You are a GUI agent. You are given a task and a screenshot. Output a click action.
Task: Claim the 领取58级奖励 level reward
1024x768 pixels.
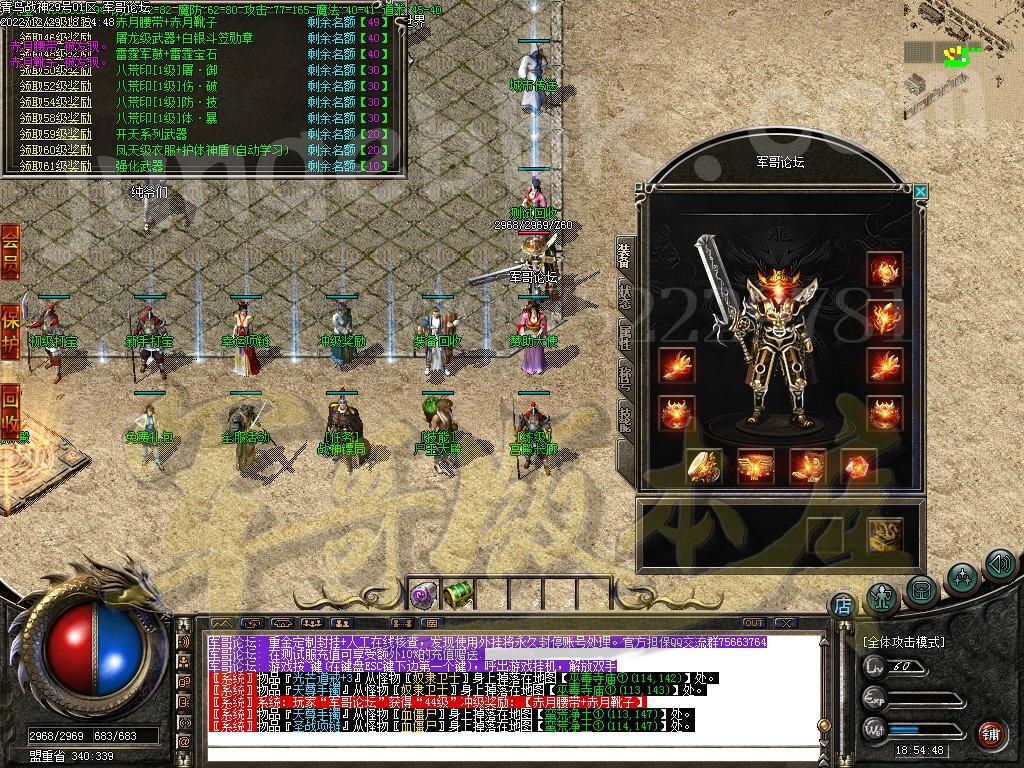click(56, 118)
